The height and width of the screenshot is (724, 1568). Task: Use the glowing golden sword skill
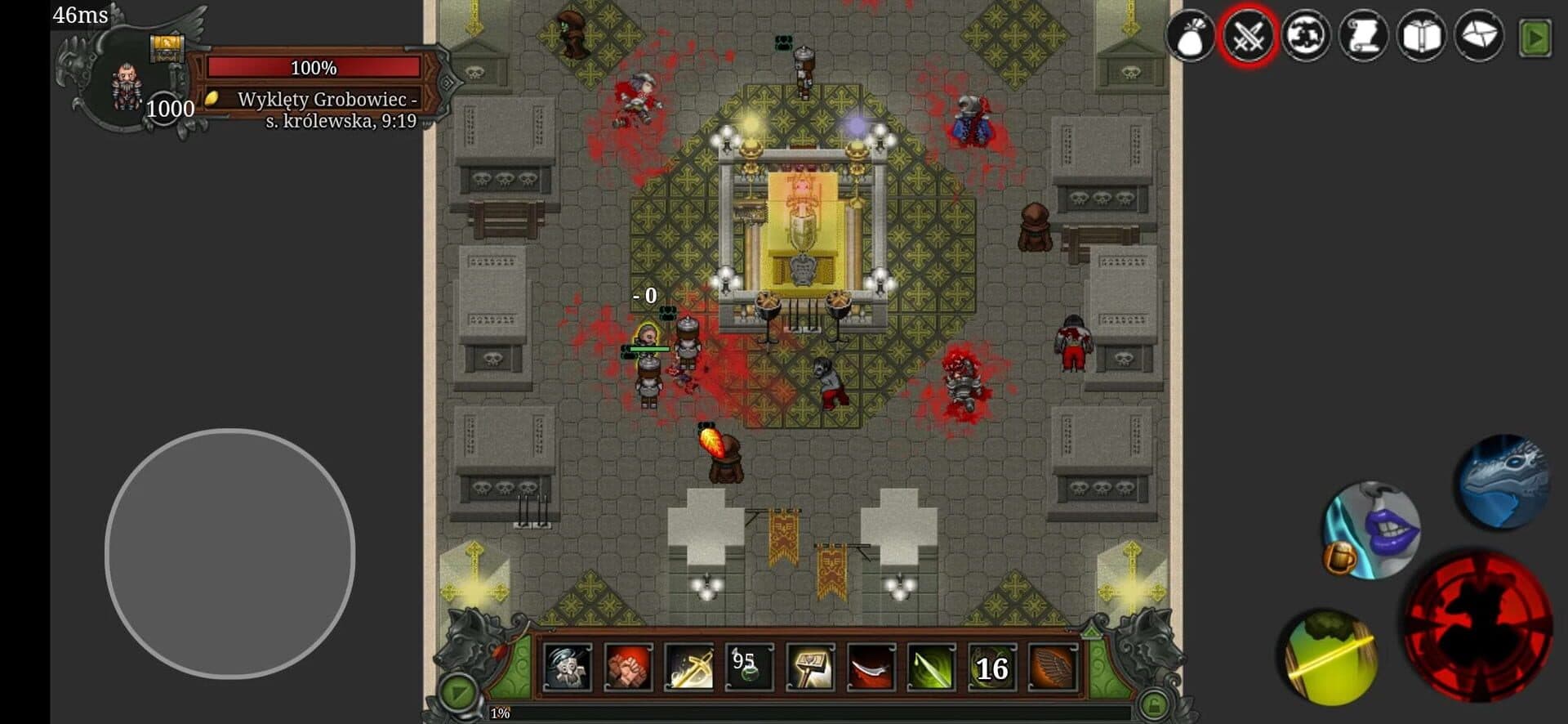(x=688, y=668)
